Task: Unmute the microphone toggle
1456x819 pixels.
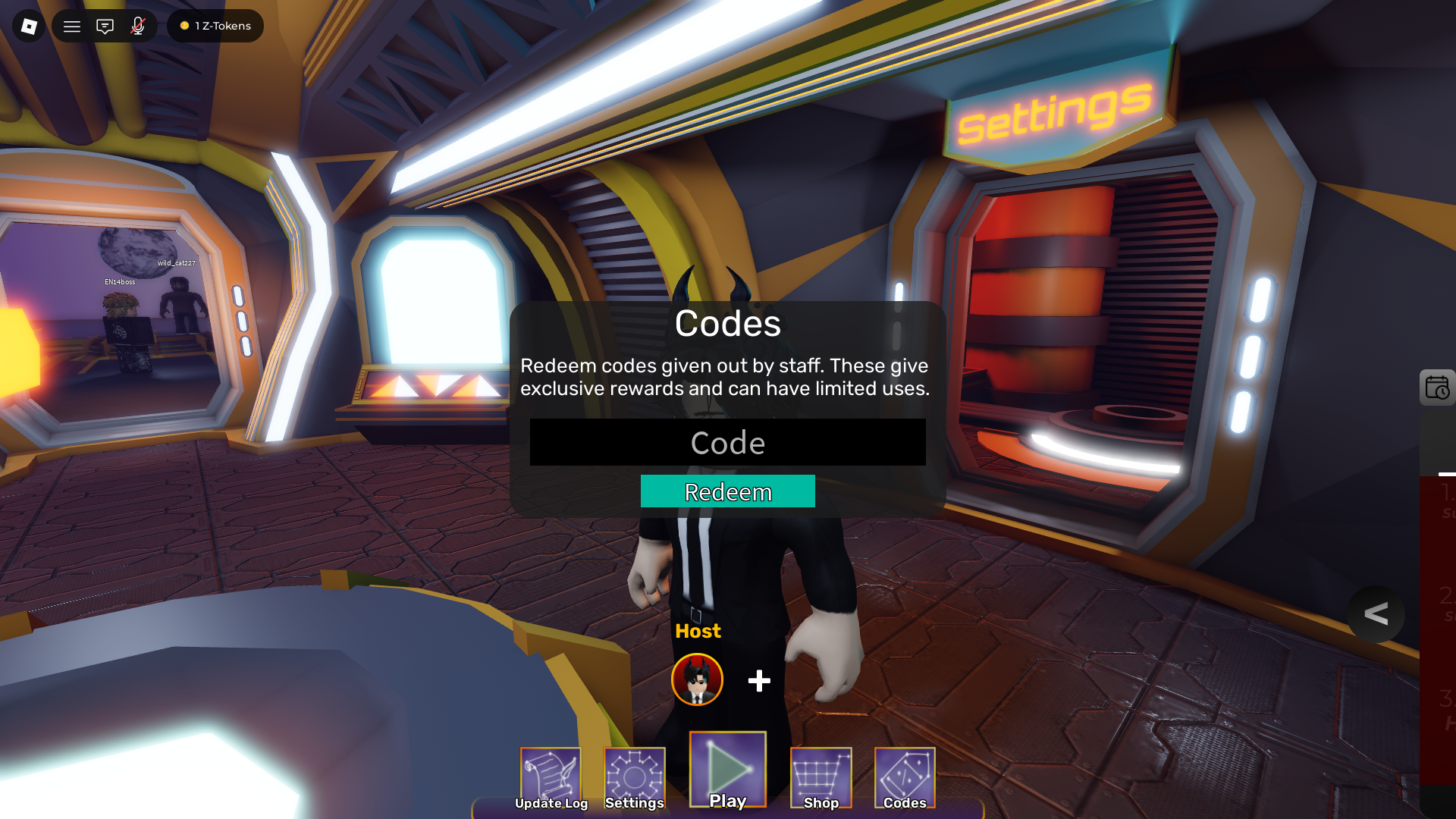Action: pos(137,26)
